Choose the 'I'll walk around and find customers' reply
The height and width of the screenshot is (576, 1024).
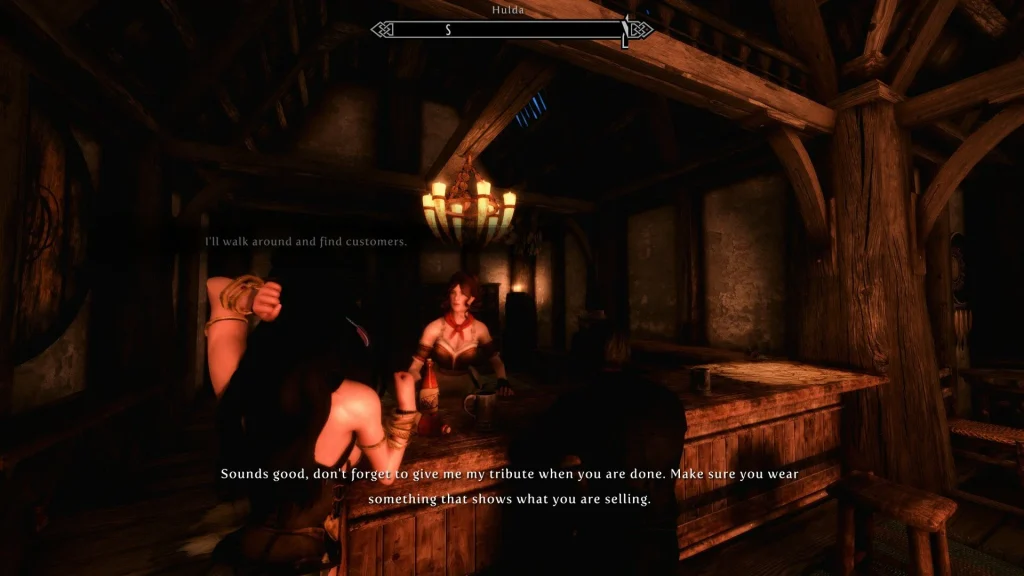coord(305,242)
